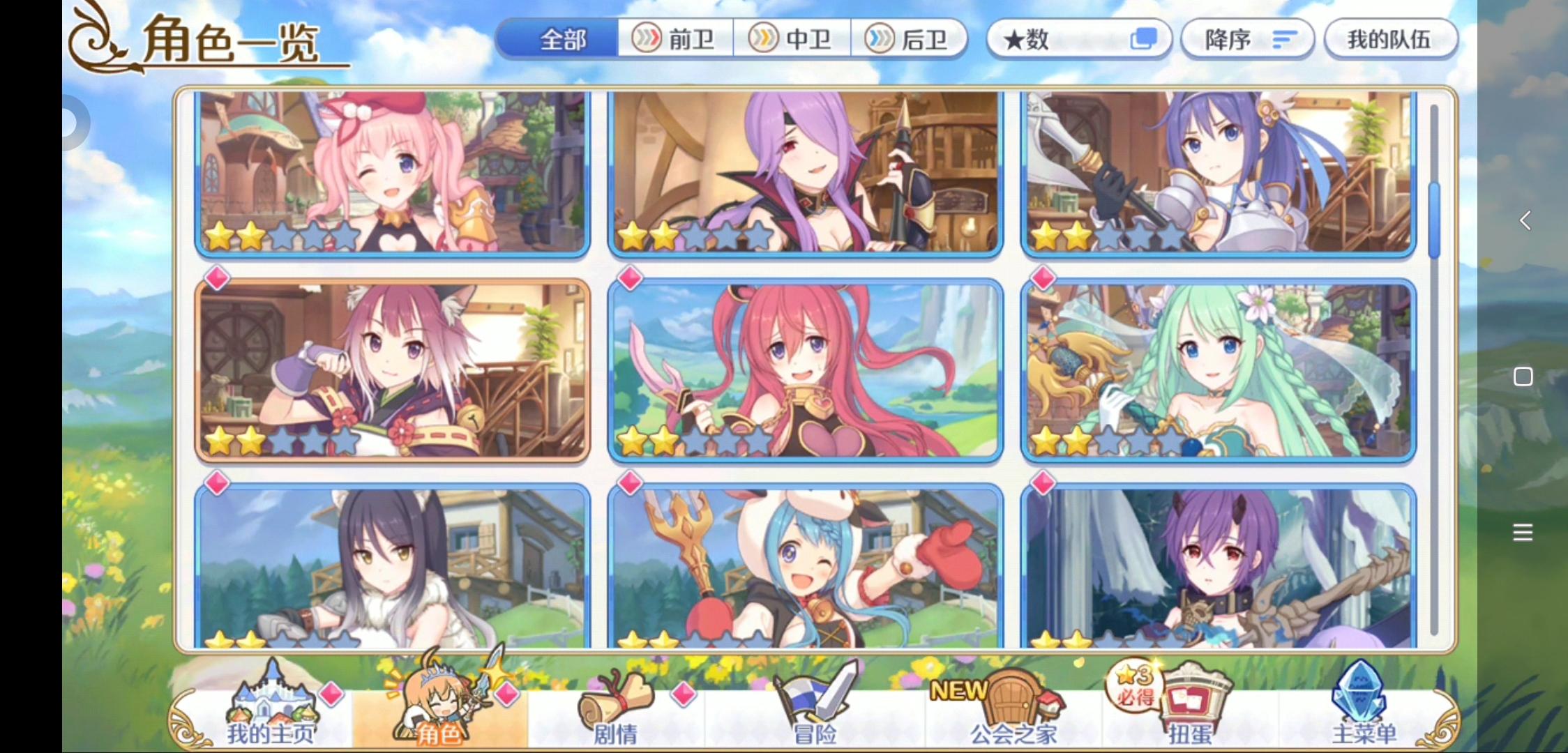Viewport: 1568px width, 753px height.
Task: Toggle the ★数 star filter switch
Action: point(1144,40)
